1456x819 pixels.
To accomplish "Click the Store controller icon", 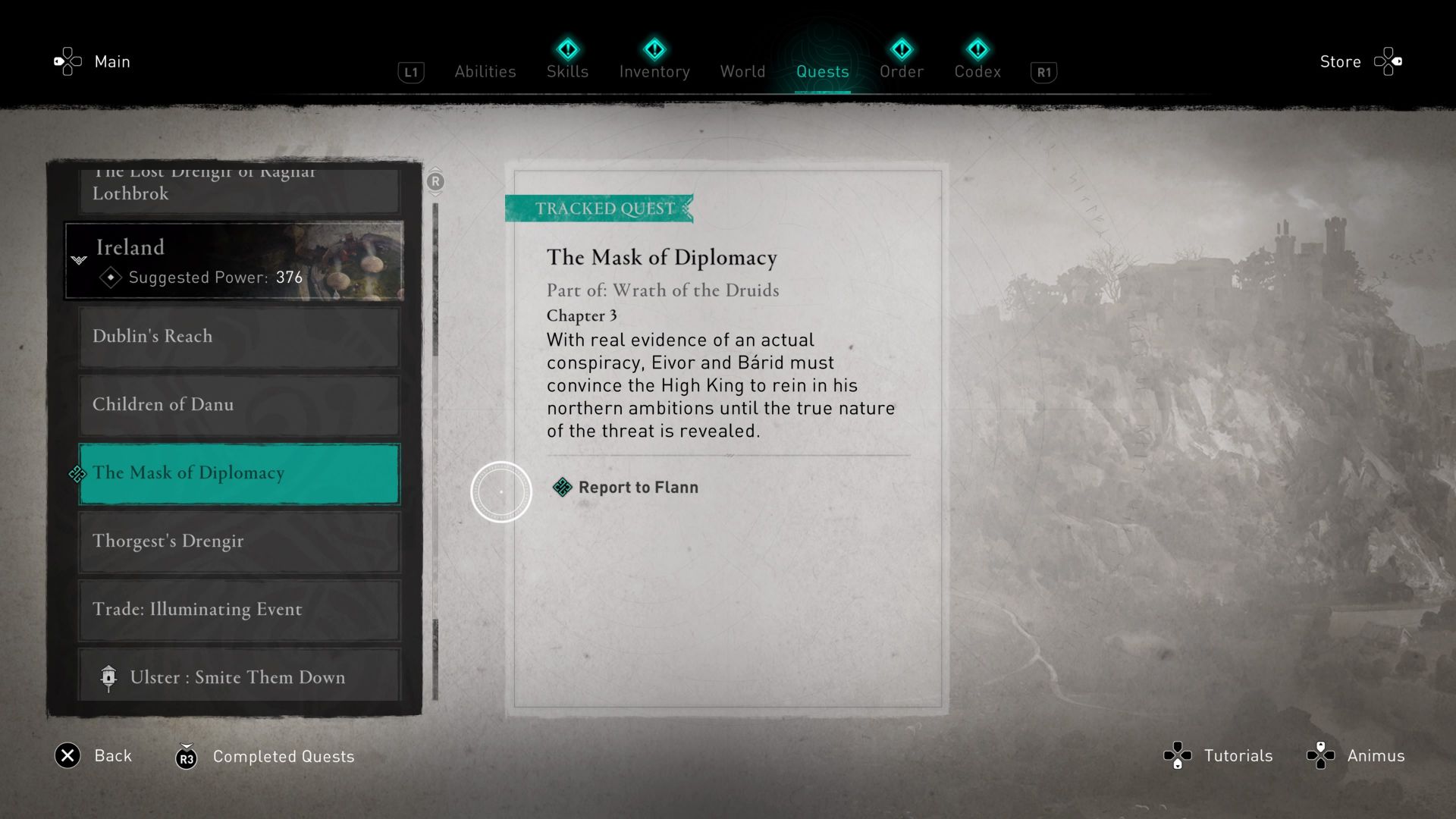I will click(x=1389, y=61).
